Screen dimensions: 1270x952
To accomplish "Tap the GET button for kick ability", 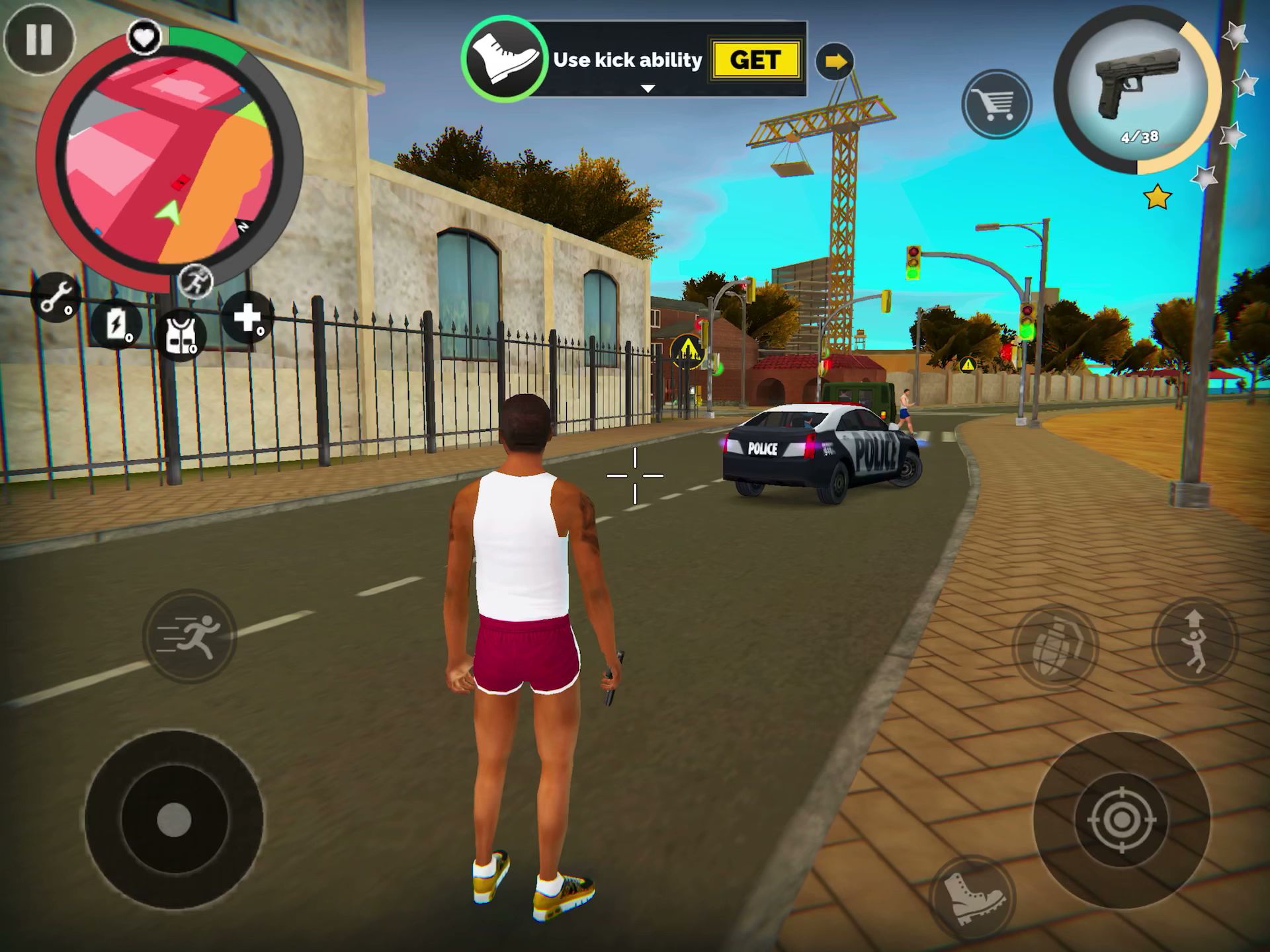I will (755, 60).
